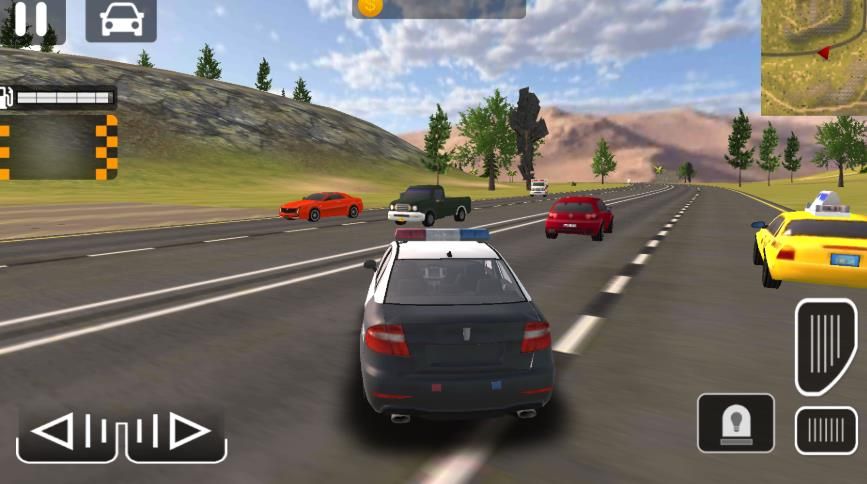Viewport: 867px width, 484px height.
Task: Open the minimap
Action: [814, 57]
